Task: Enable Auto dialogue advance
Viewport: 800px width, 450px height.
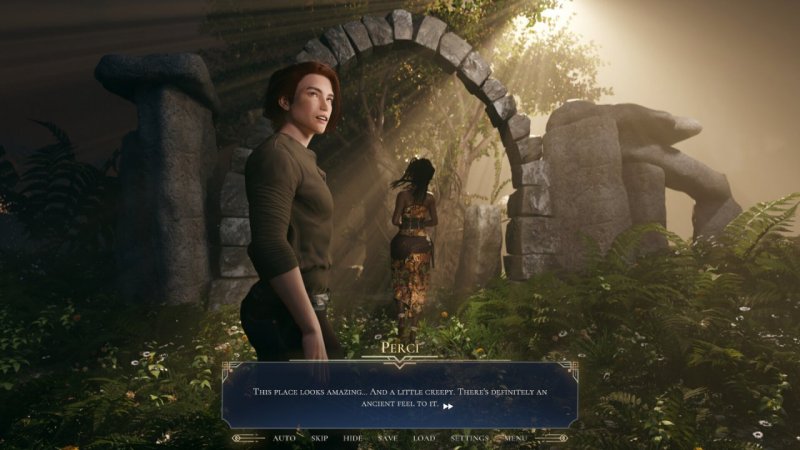Action: tap(284, 438)
